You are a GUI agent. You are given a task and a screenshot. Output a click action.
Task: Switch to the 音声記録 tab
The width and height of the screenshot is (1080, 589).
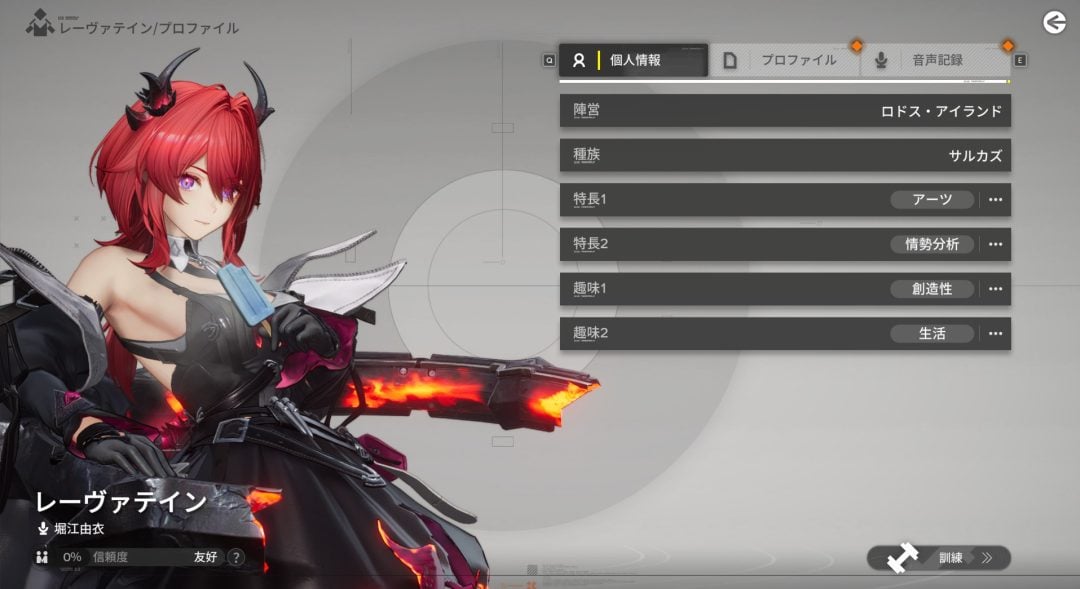coord(936,60)
